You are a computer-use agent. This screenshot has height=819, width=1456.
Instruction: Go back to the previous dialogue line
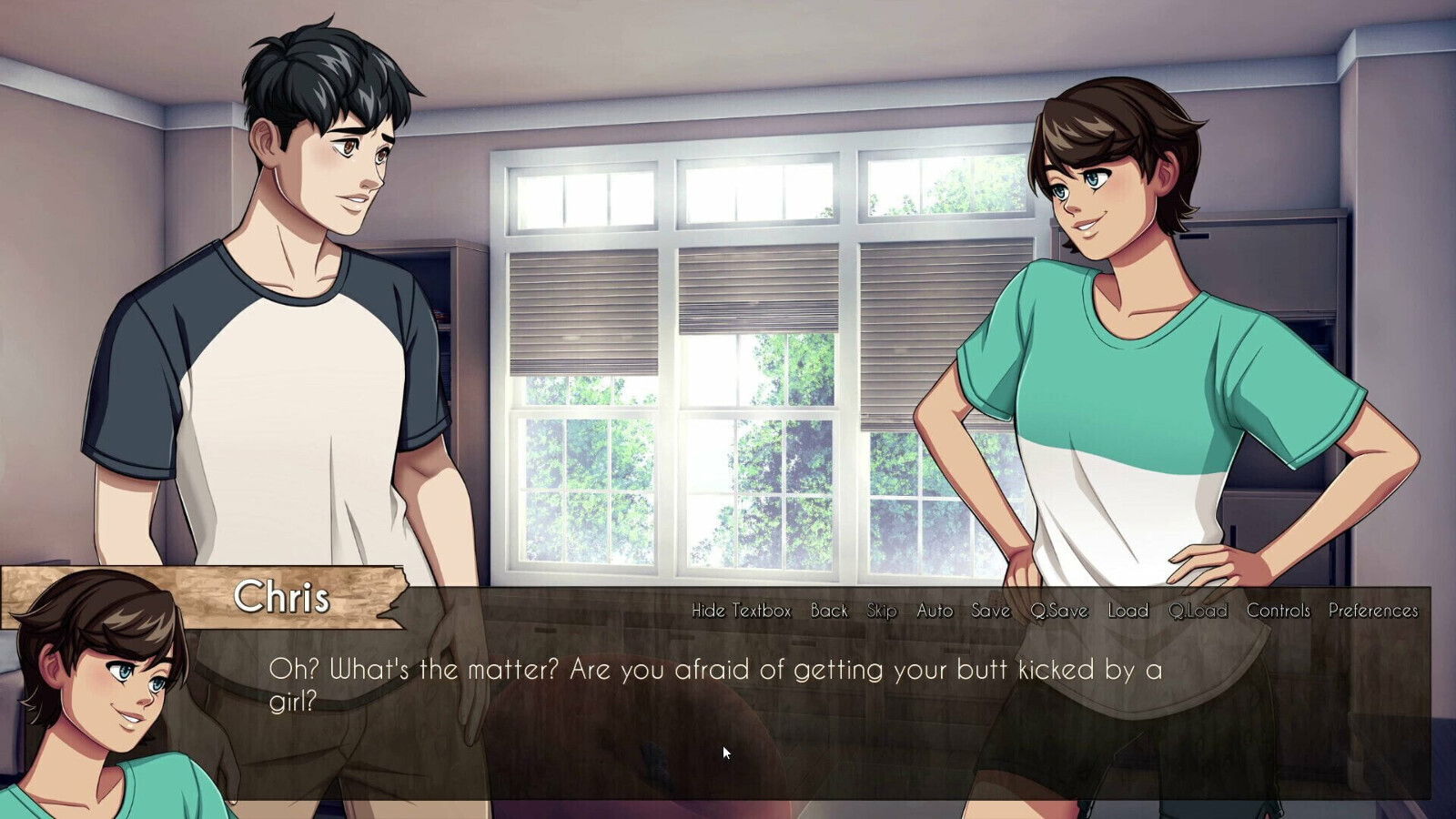(831, 612)
